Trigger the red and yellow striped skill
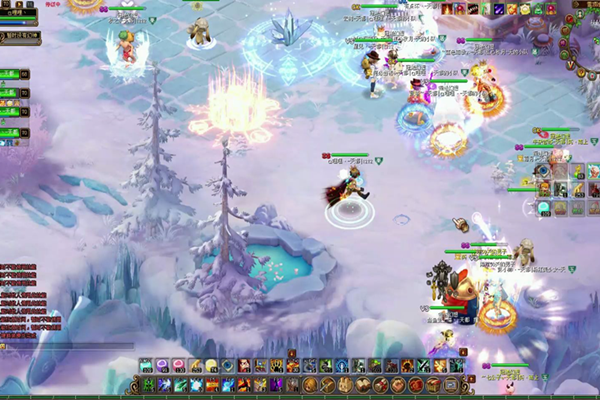Image resolution: width=600 pixels, height=400 pixels. [x=211, y=384]
